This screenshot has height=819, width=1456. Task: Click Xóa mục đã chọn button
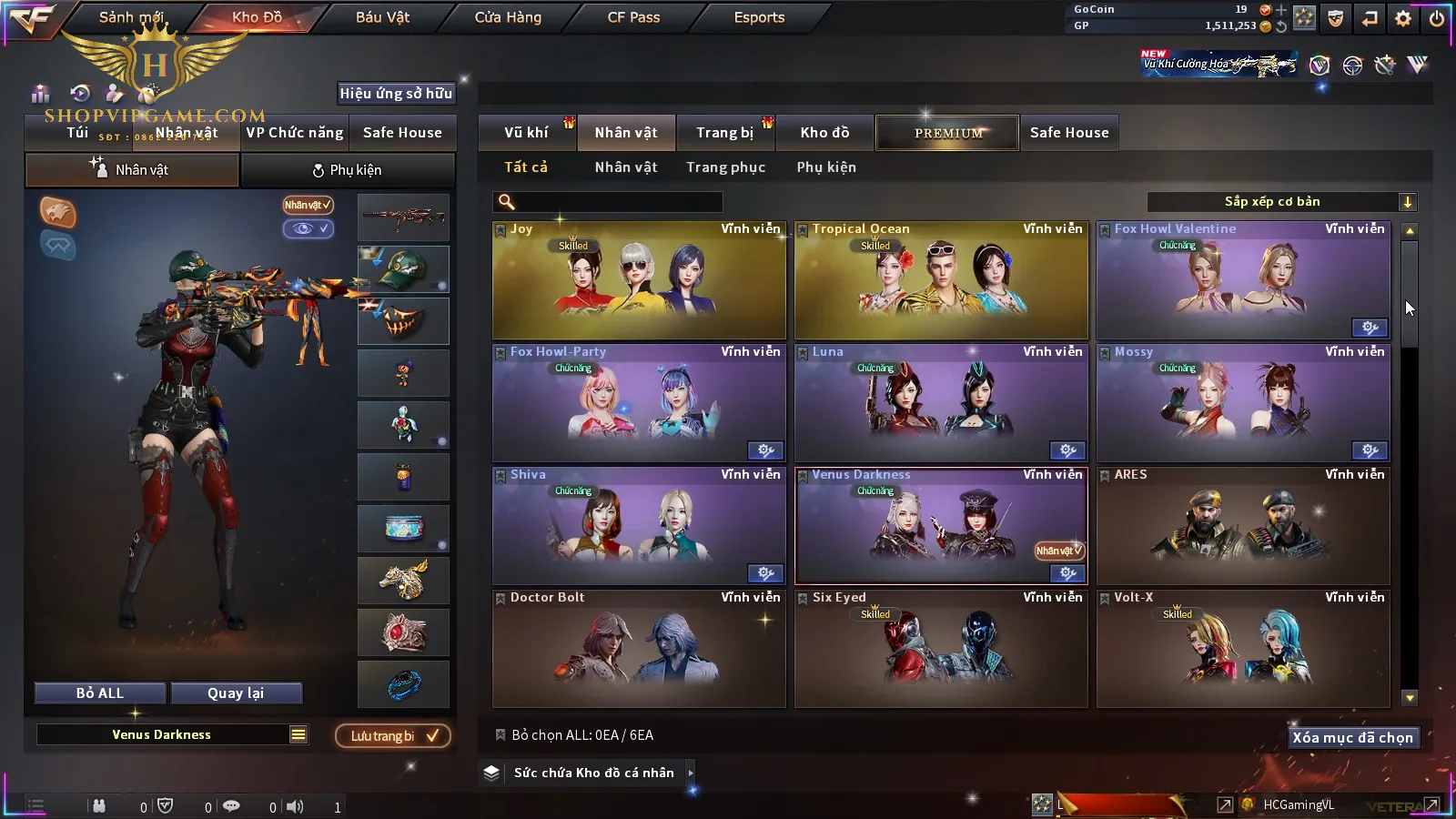(x=1352, y=737)
